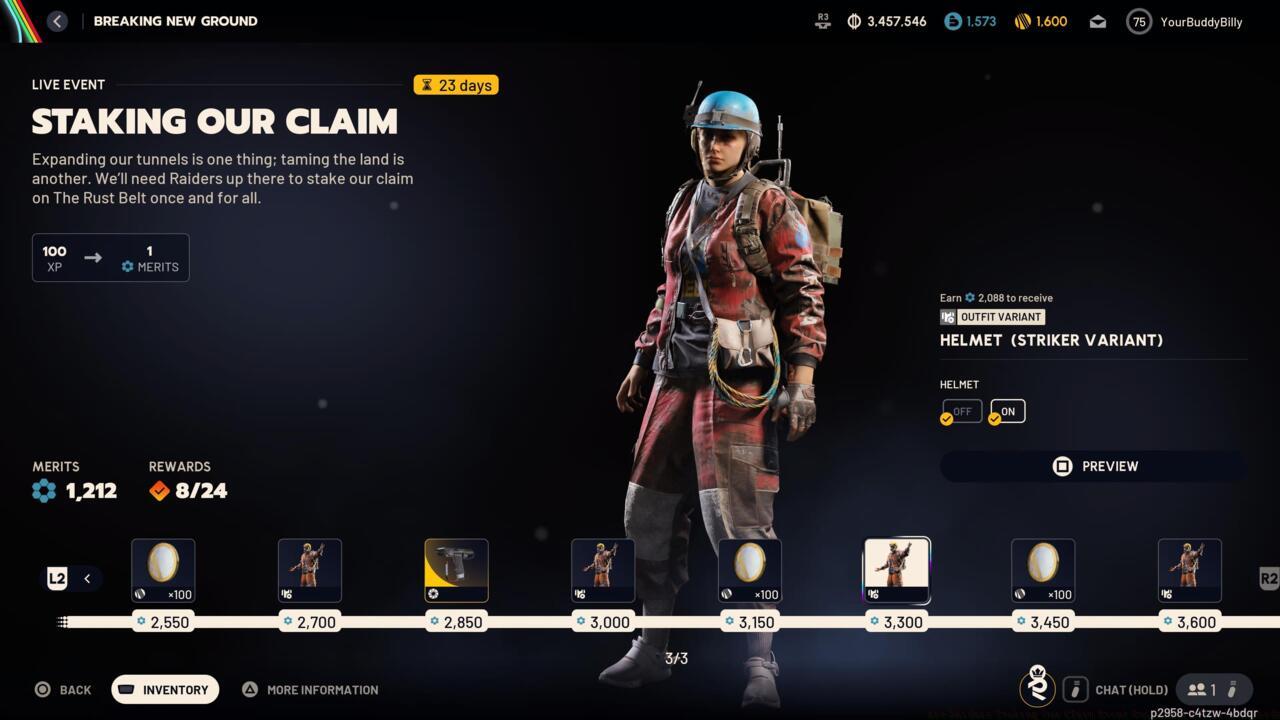Screen dimensions: 1280x720
Task: Select the Back button
Action: pyautogui.click(x=63, y=689)
